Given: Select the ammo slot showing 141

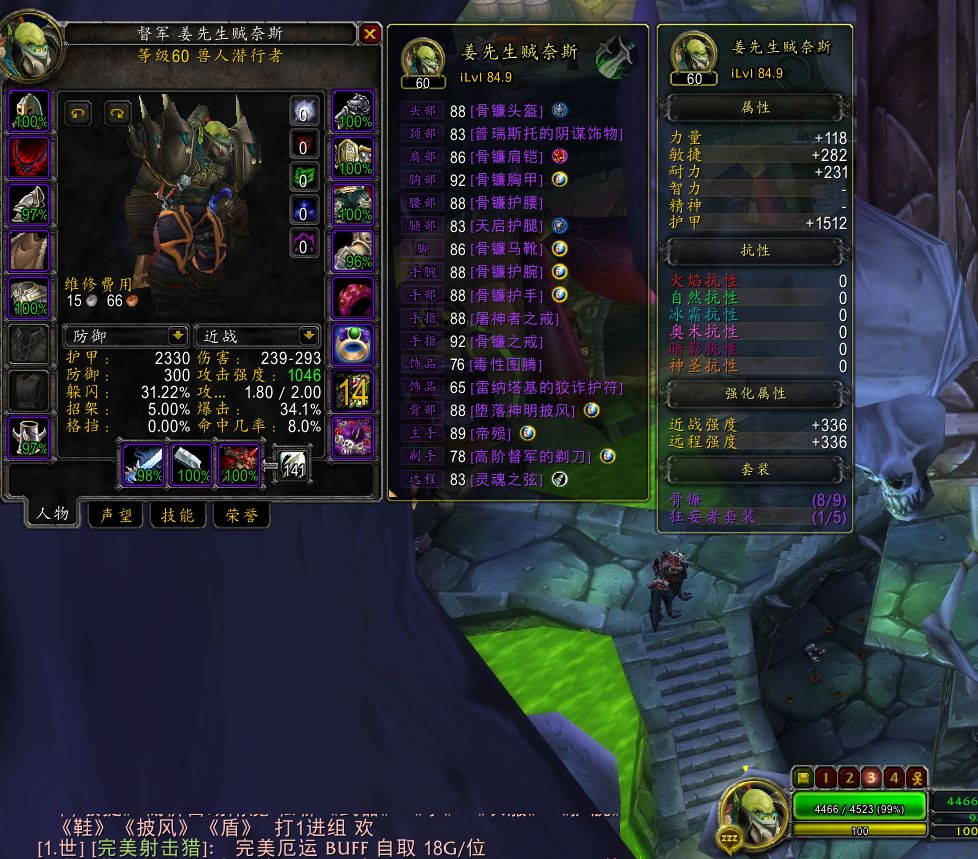Looking at the screenshot, I should point(294,464).
